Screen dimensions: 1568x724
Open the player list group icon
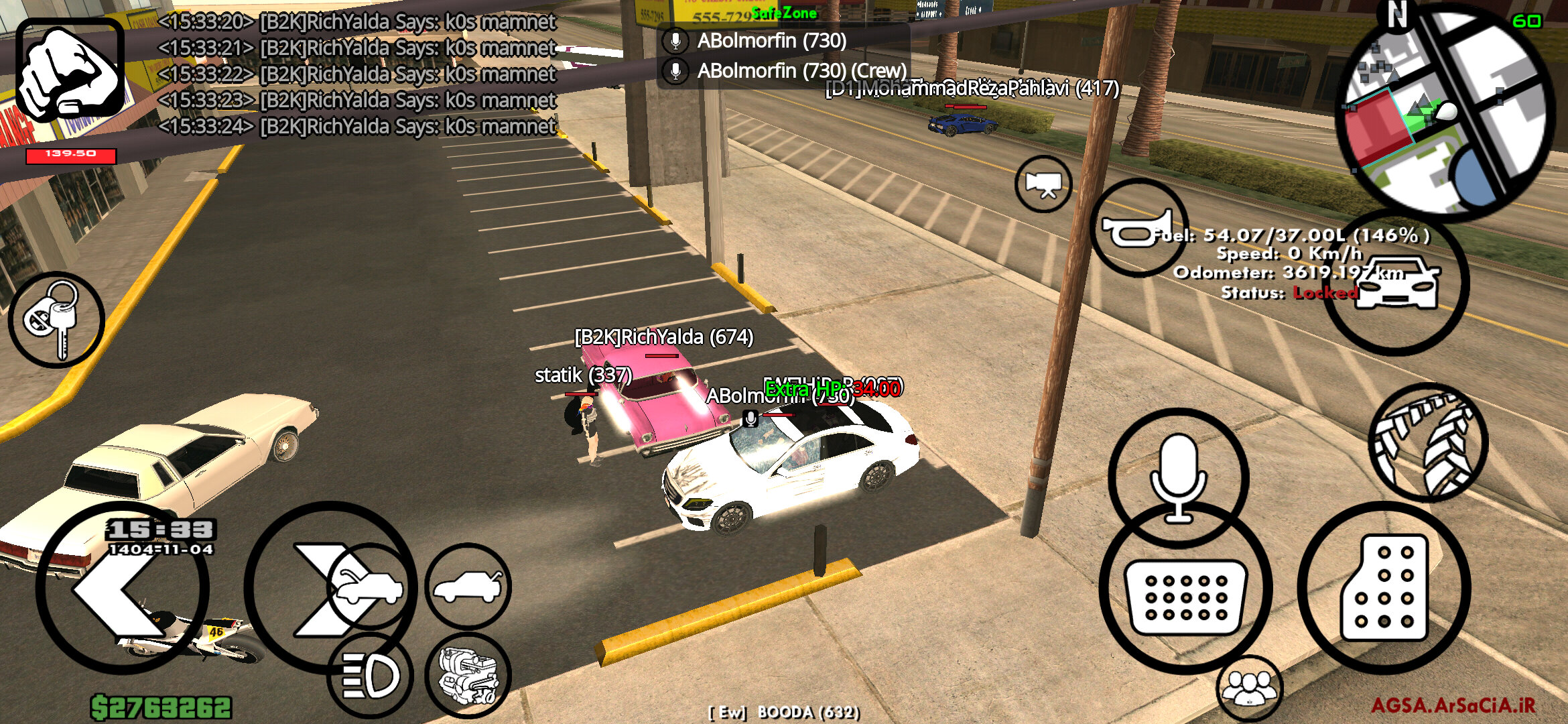[1249, 688]
